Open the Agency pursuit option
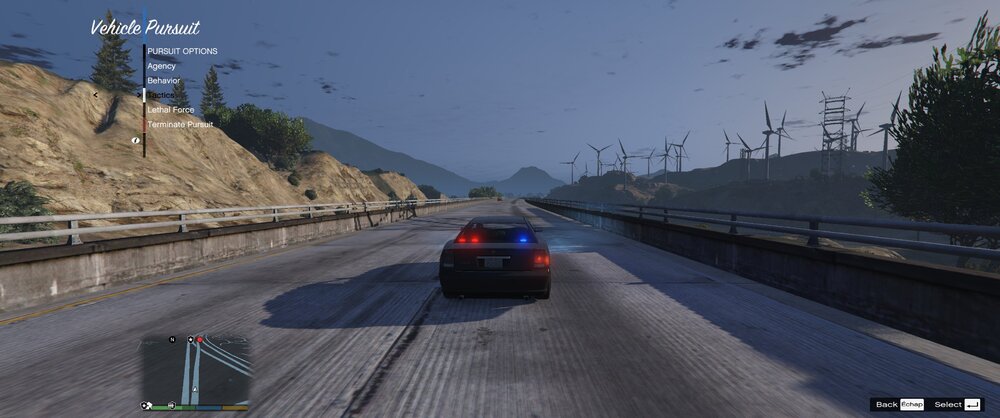 click(161, 66)
